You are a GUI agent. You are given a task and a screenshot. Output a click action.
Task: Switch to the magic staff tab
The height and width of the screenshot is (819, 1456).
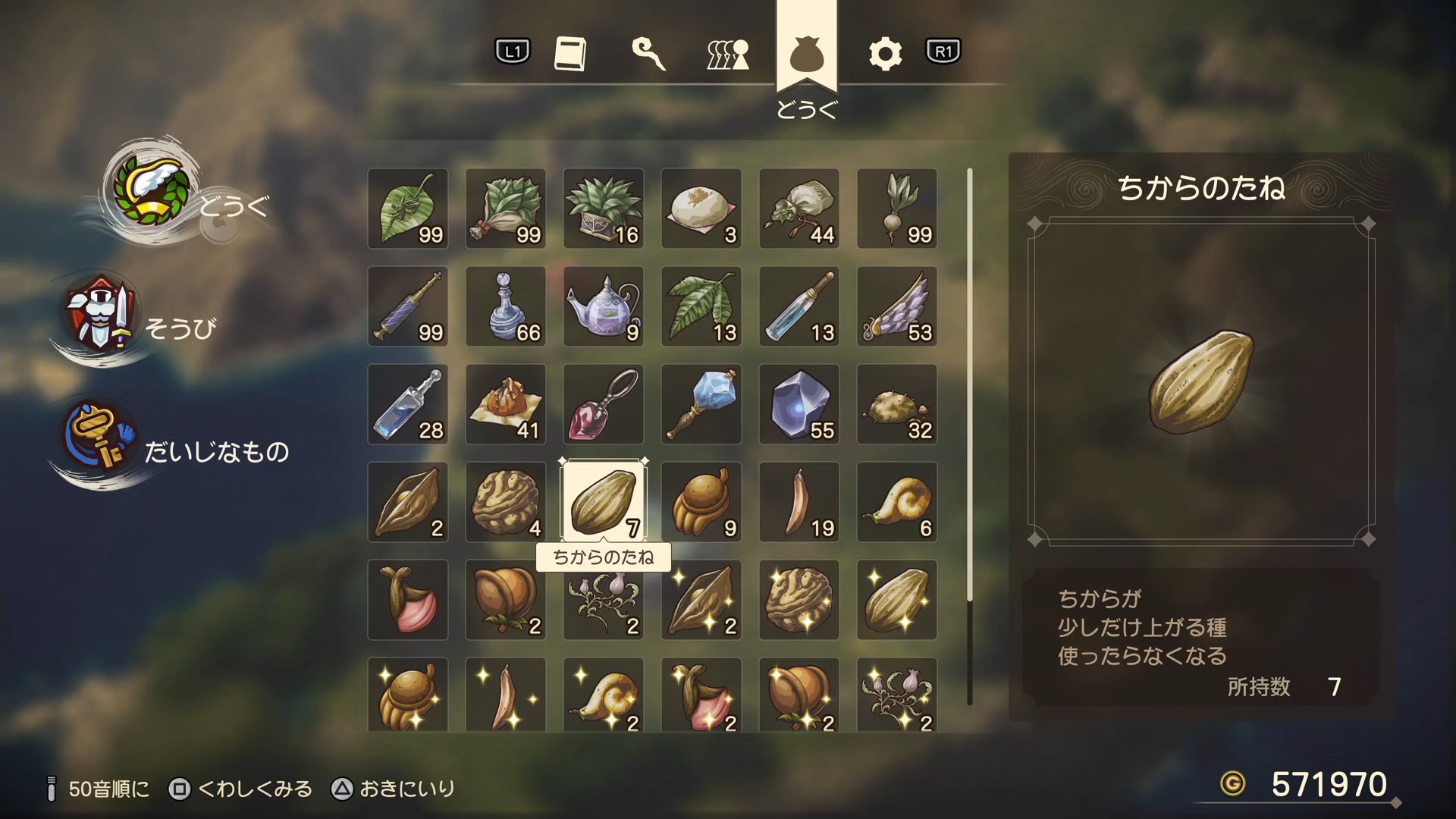649,54
